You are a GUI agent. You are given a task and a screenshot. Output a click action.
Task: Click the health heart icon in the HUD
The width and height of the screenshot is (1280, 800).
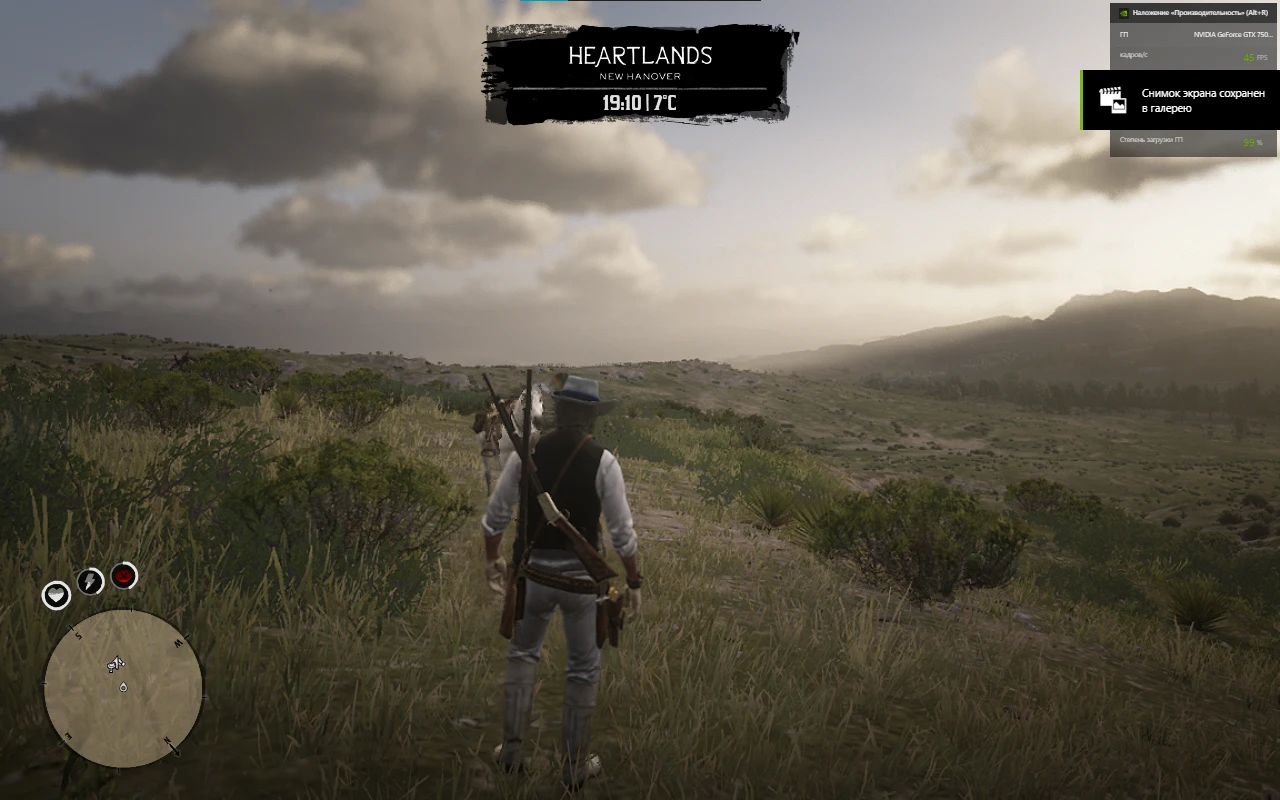(56, 596)
